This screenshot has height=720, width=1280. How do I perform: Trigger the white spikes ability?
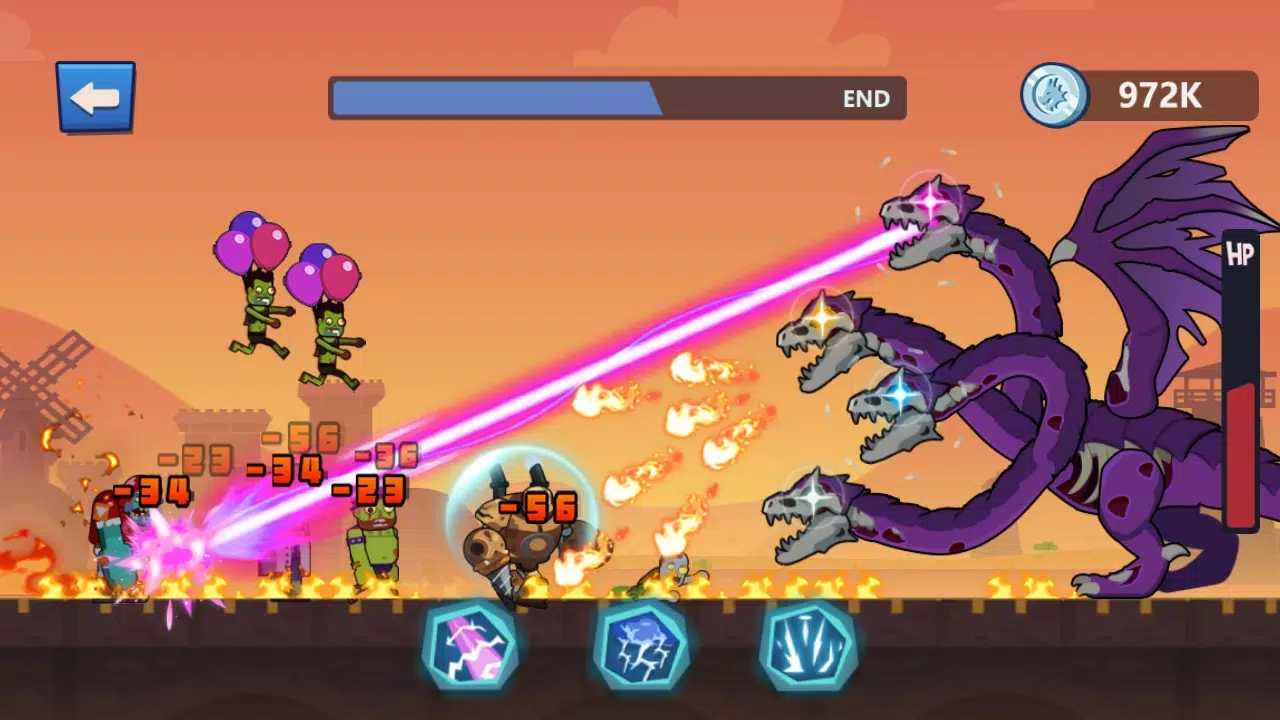(x=807, y=645)
